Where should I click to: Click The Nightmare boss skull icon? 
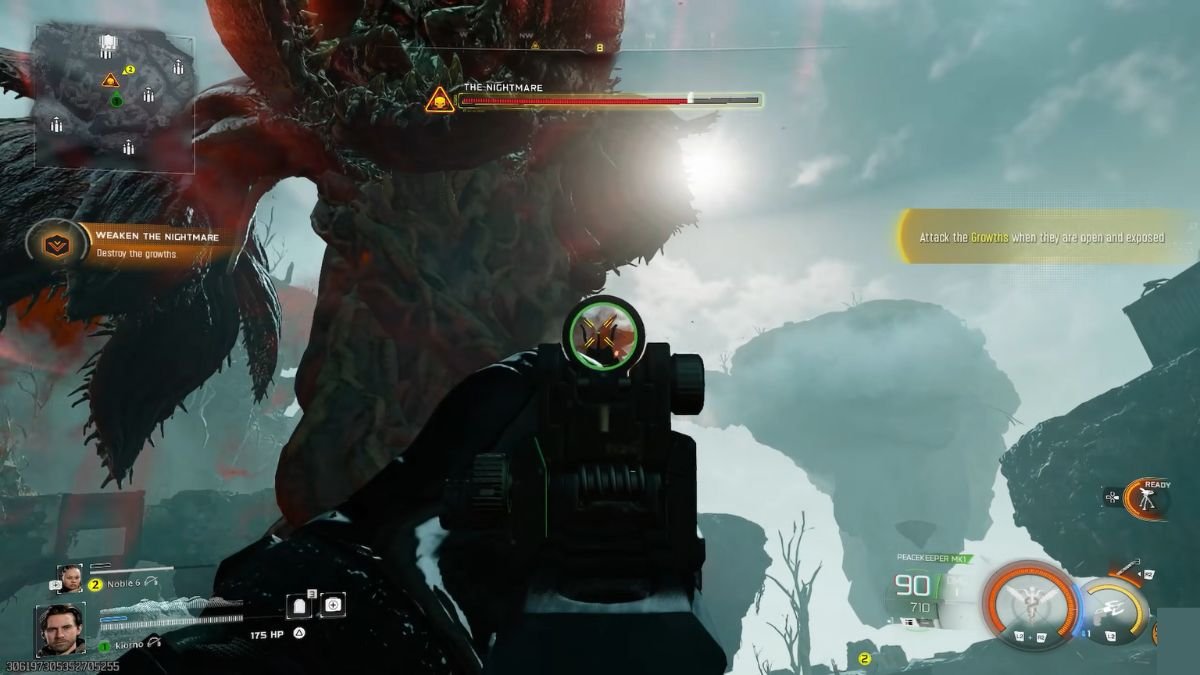(438, 99)
